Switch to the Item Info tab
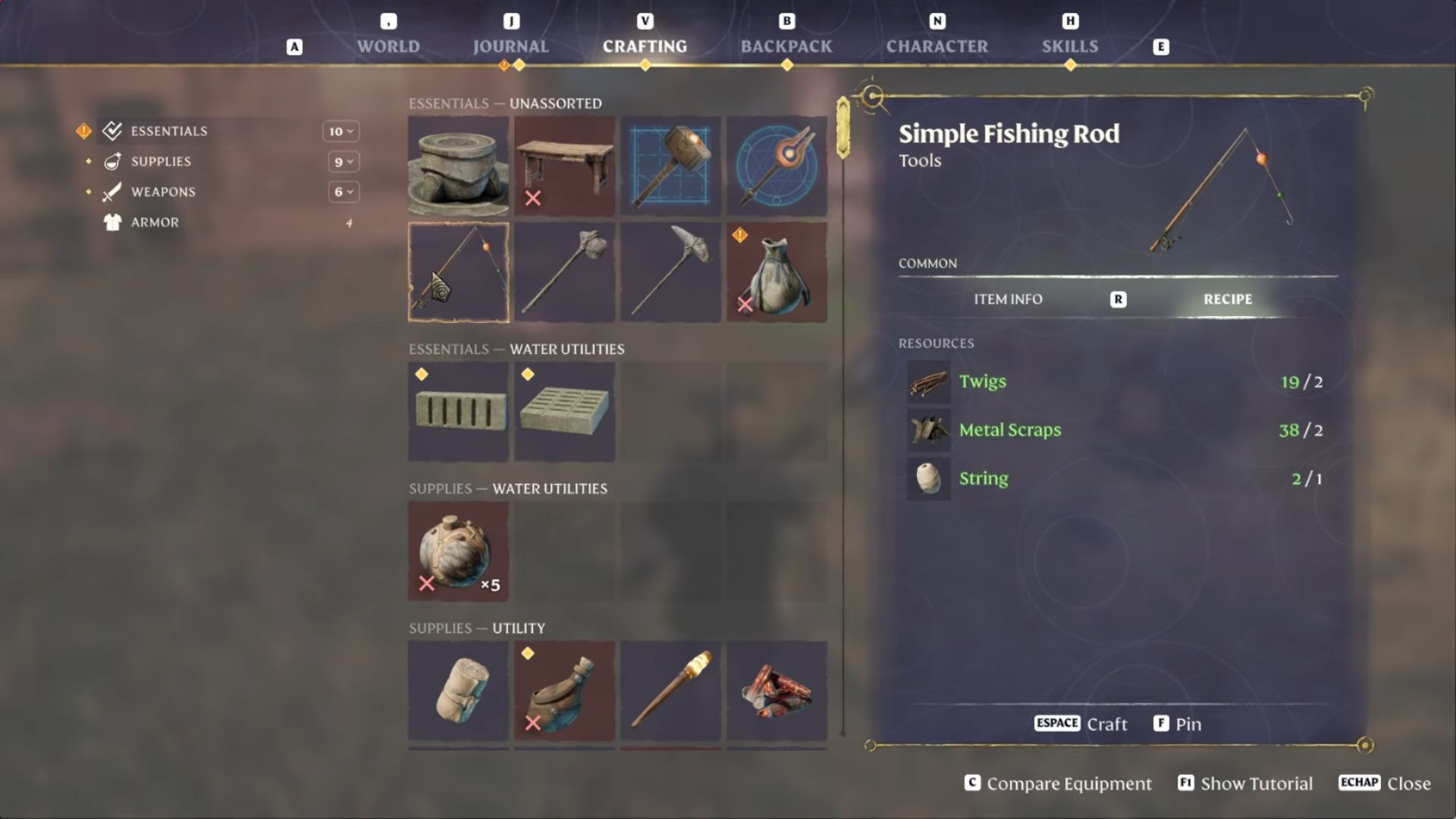 click(1008, 299)
